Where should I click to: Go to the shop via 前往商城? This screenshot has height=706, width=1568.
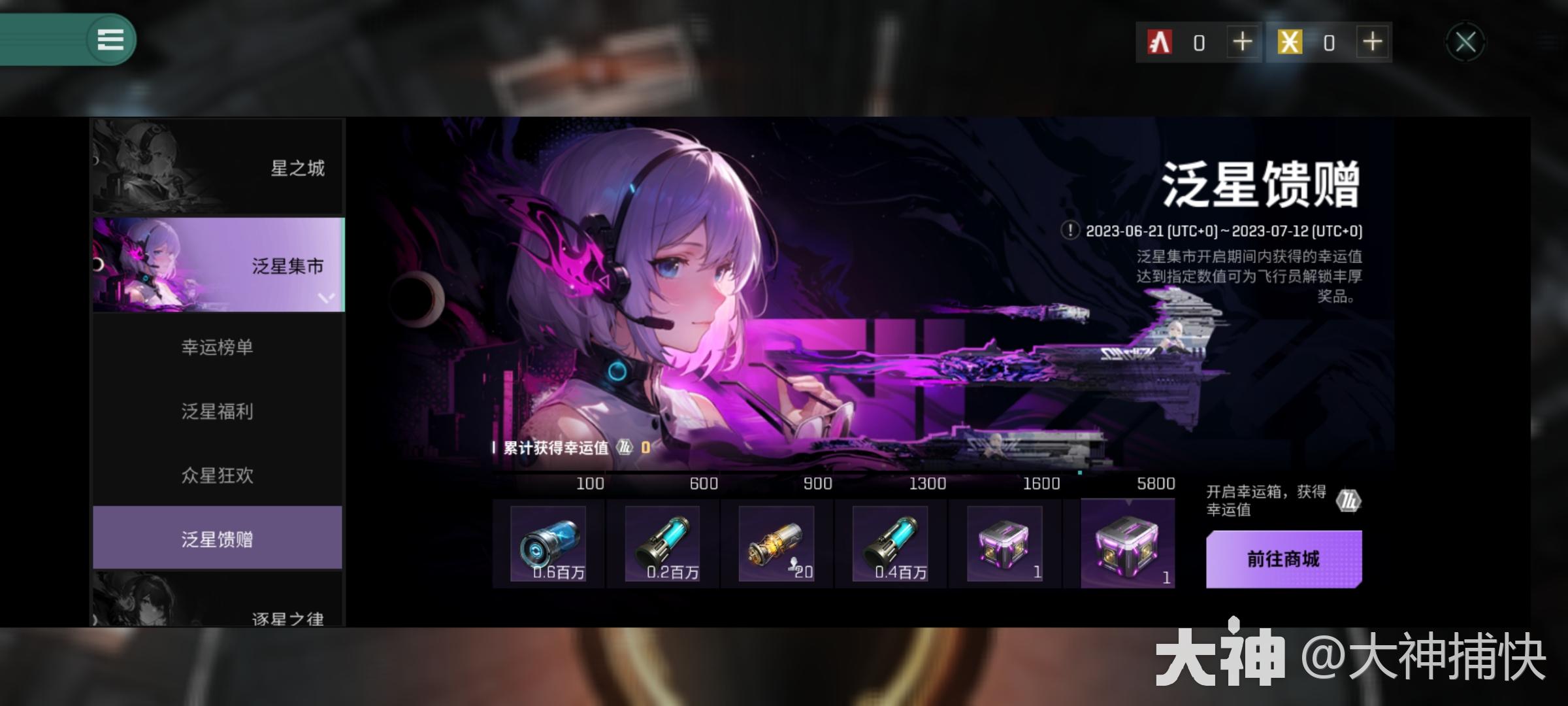coord(1284,559)
